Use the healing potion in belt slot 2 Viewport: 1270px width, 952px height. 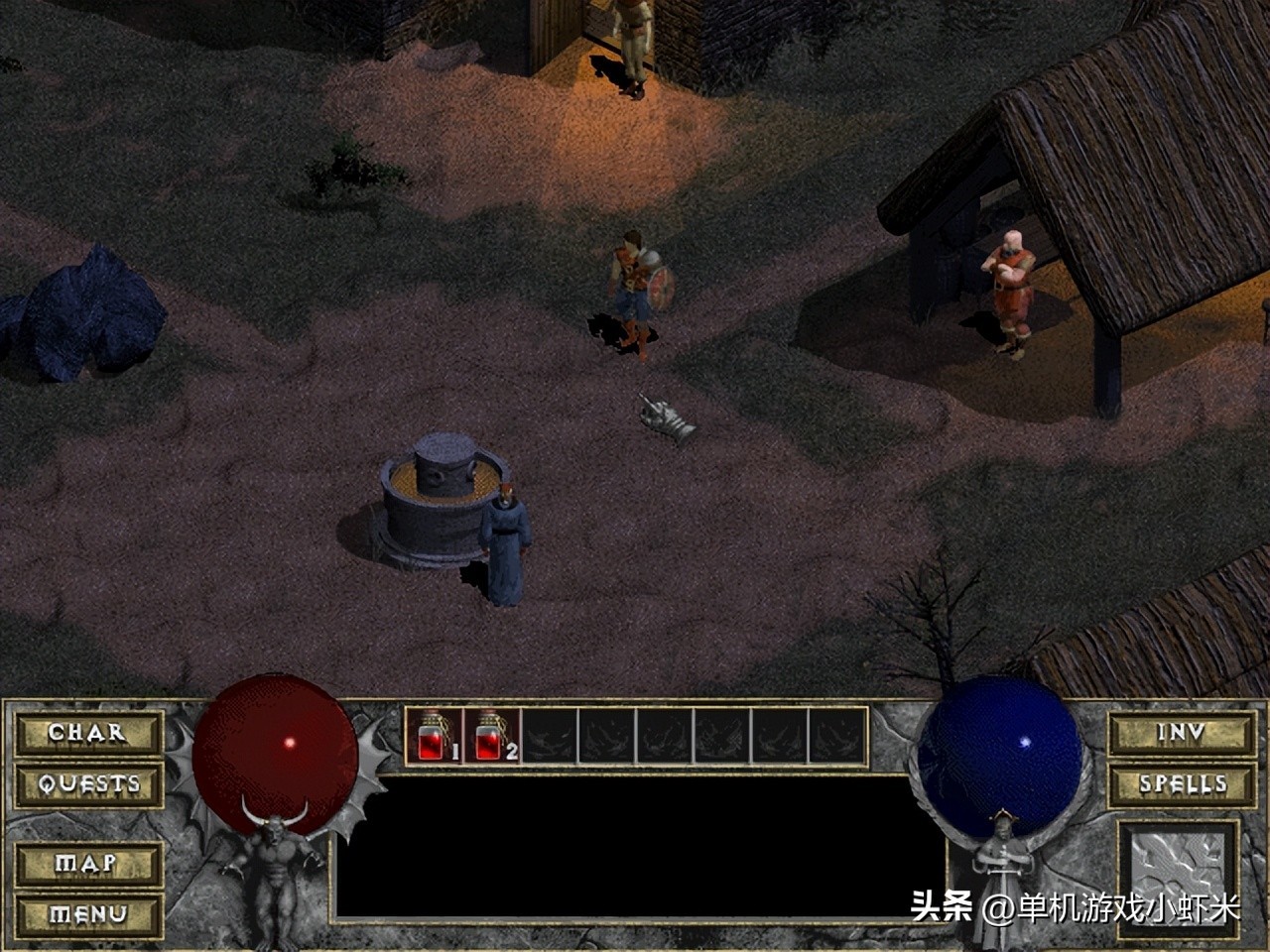[491, 736]
